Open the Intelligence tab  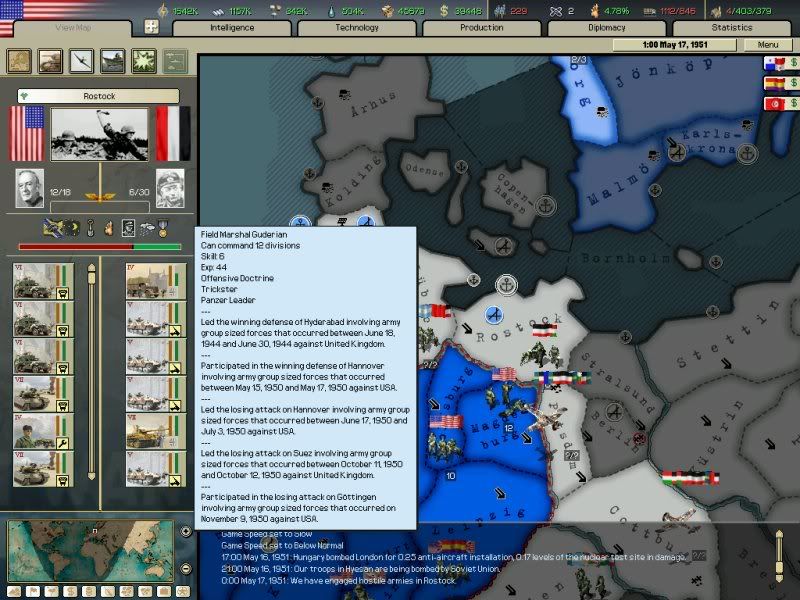click(x=232, y=28)
